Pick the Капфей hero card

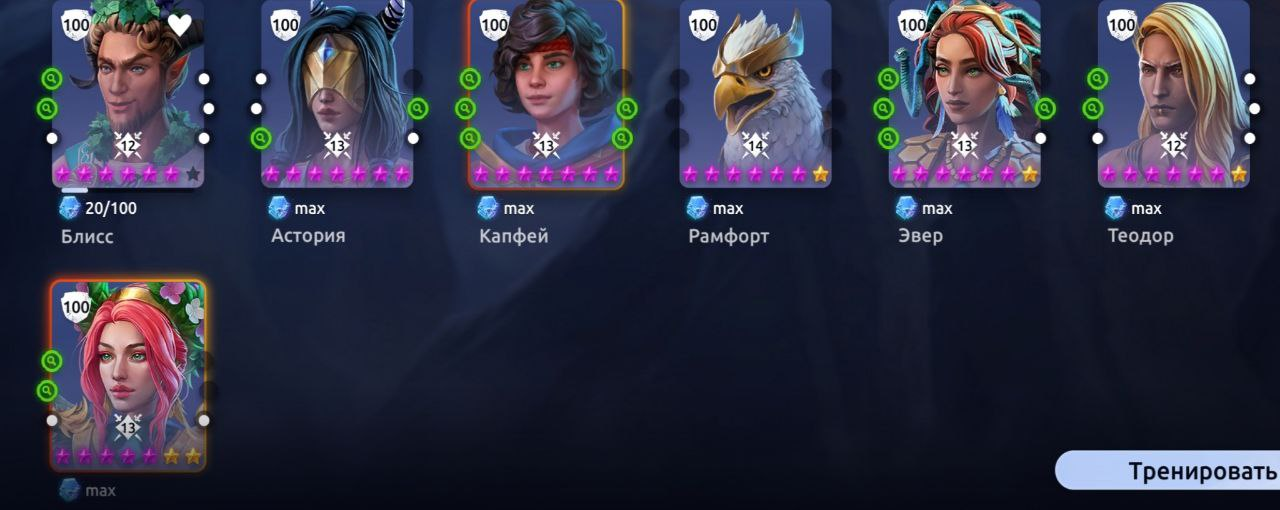coord(546,95)
